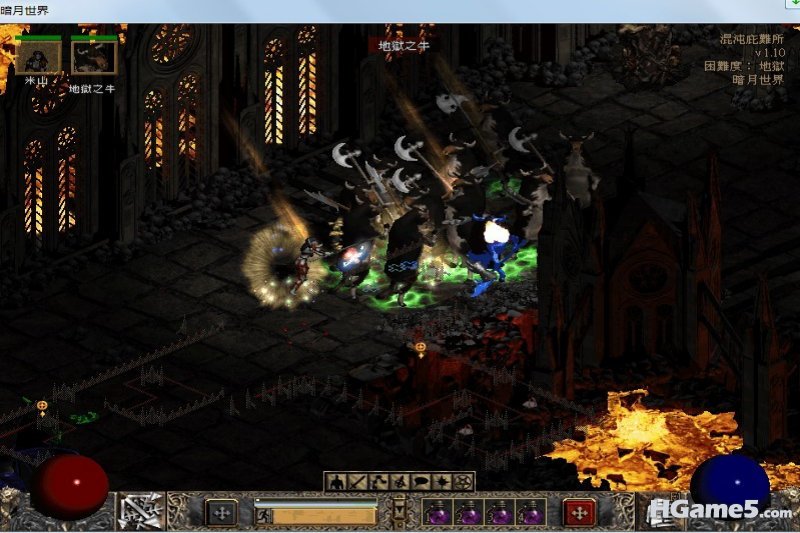Open the quest log star icon
This screenshot has width=800, height=533.
pyautogui.click(x=441, y=482)
